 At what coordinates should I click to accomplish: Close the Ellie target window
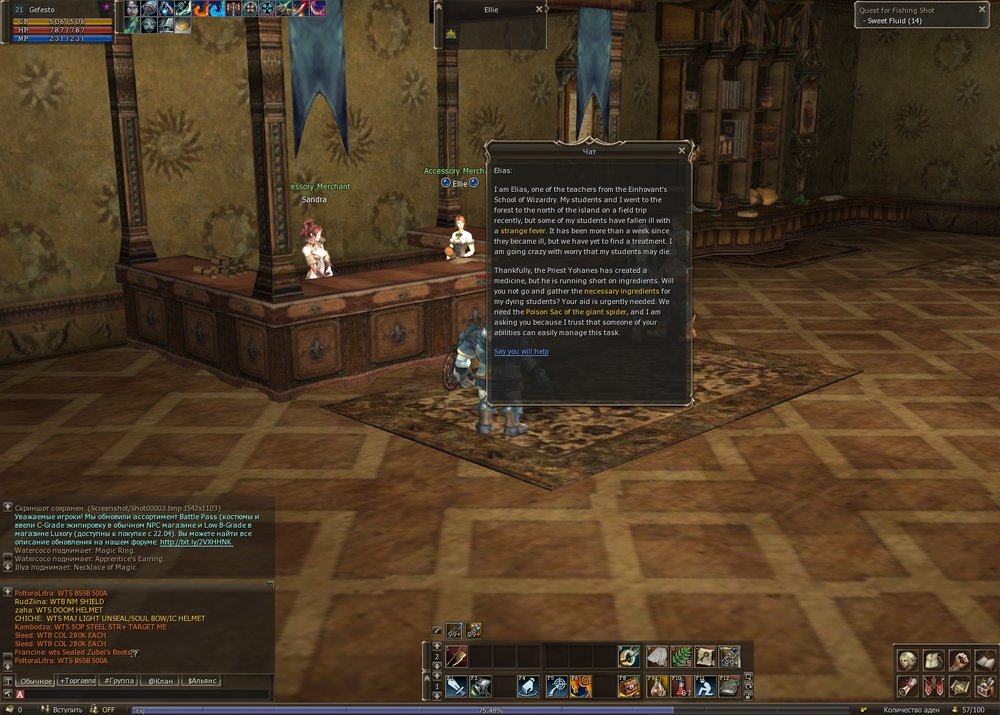tap(539, 9)
